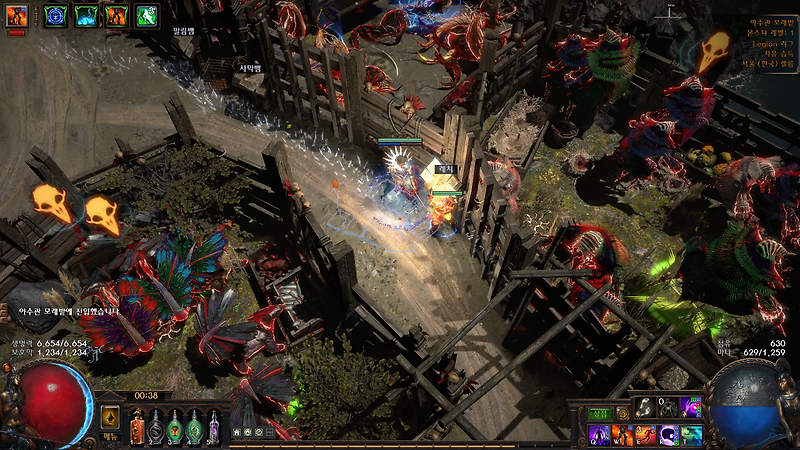Viewport: 800px width, 450px height.
Task: Activate the purple figure skill on Q
Action: click(x=598, y=435)
